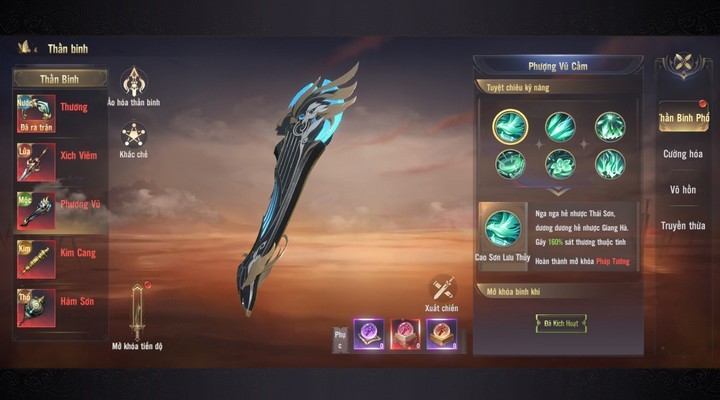Expand skill list with the down arrow
Screen dimensions: 720x400
pos(558,191)
